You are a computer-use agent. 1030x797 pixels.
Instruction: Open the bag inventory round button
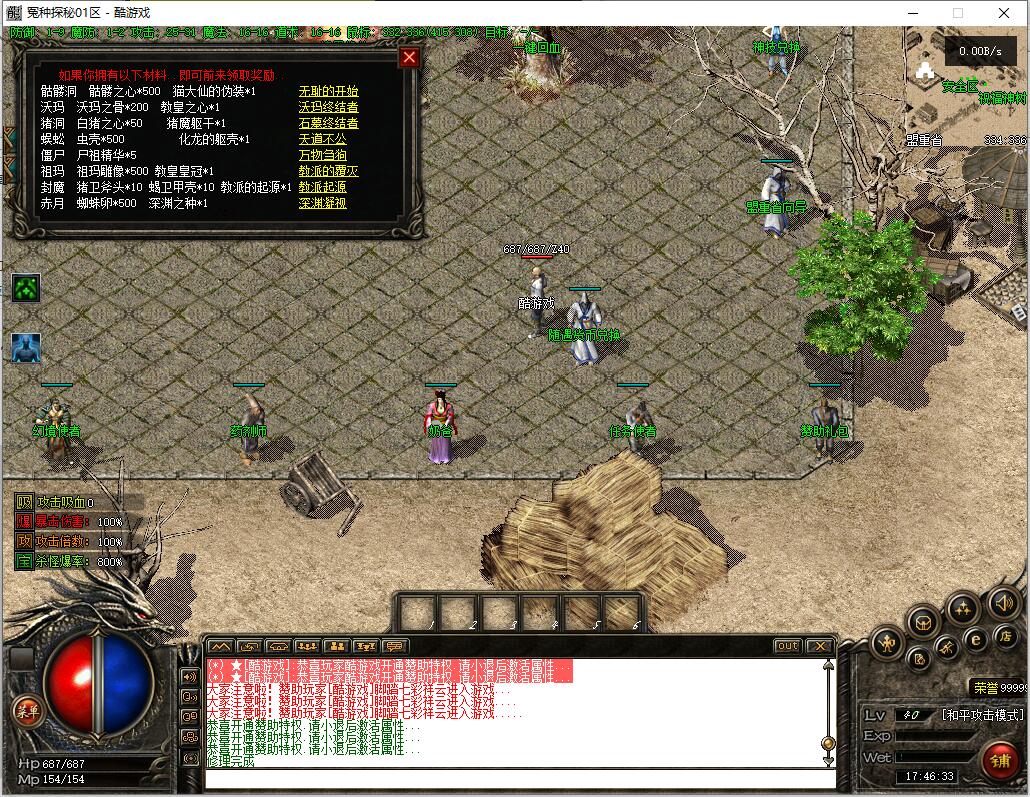tap(922, 622)
